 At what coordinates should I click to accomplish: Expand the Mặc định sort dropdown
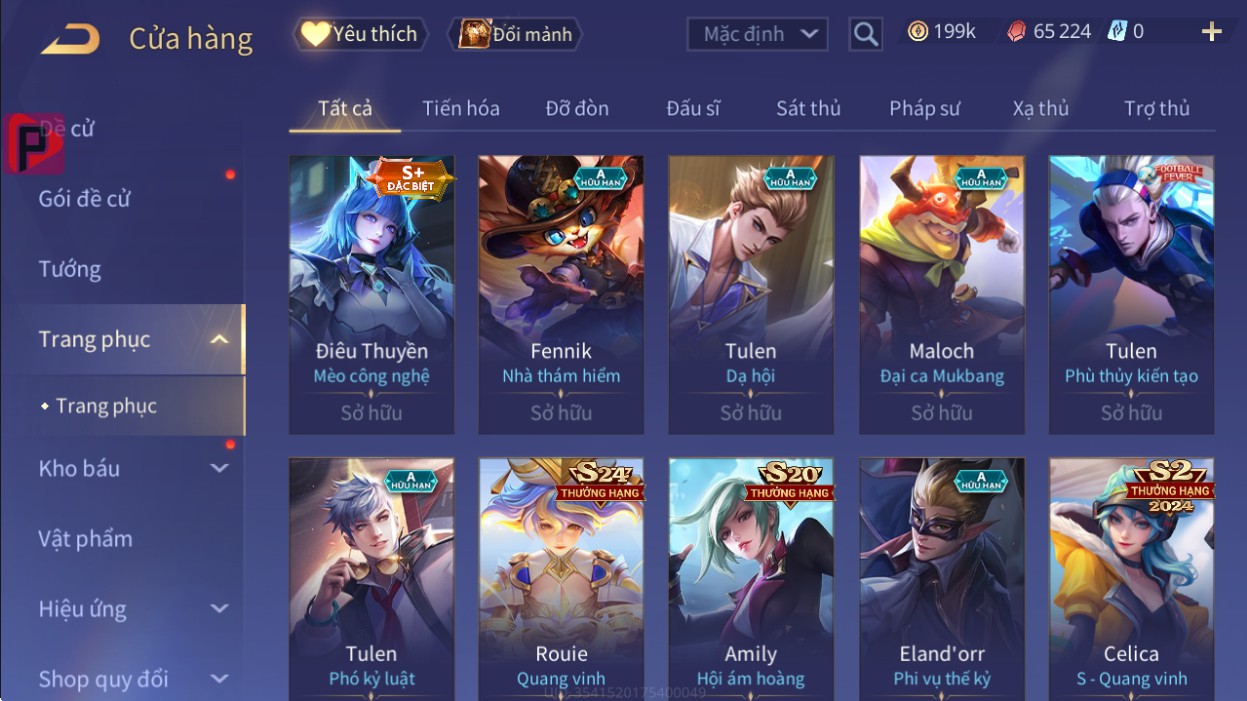point(757,34)
